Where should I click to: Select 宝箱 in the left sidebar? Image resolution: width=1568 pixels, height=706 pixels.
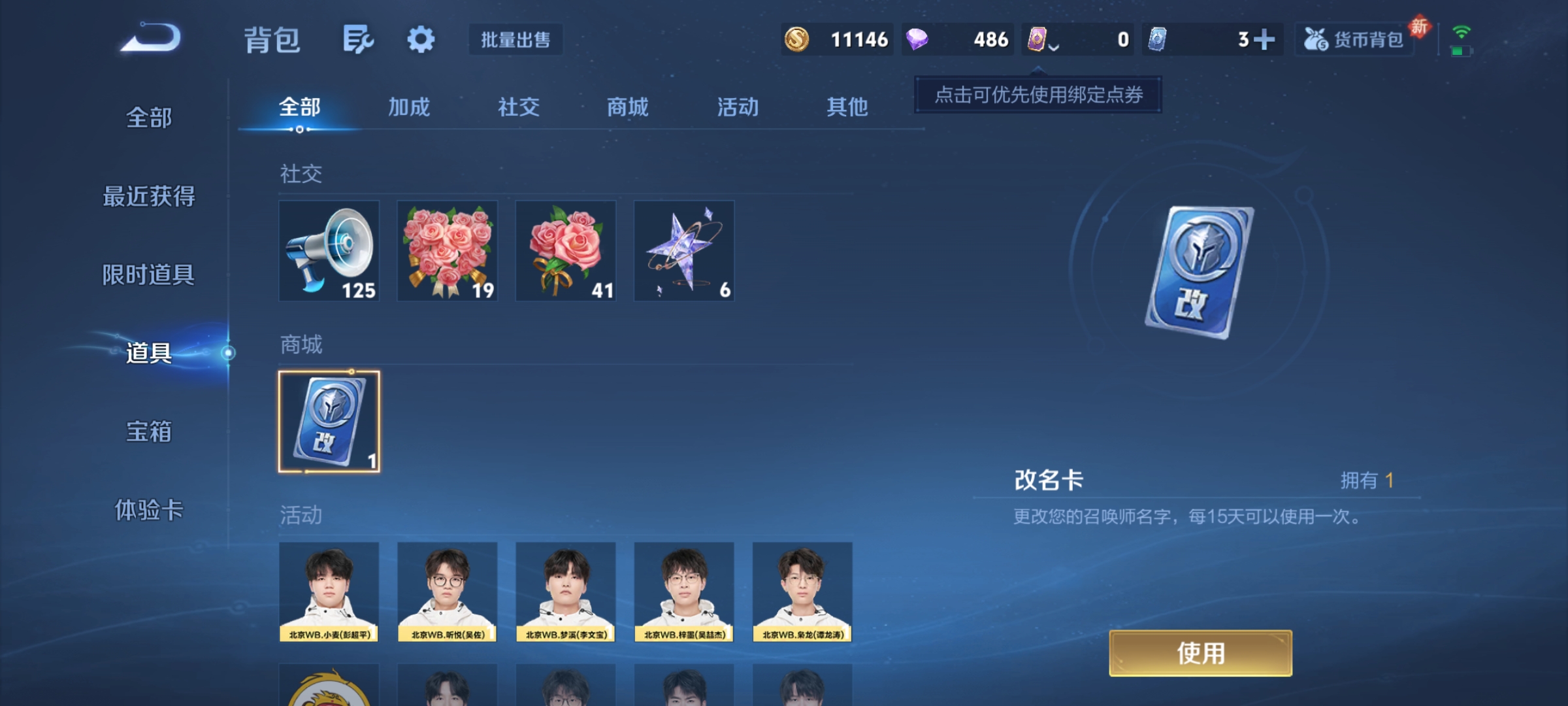tap(149, 432)
